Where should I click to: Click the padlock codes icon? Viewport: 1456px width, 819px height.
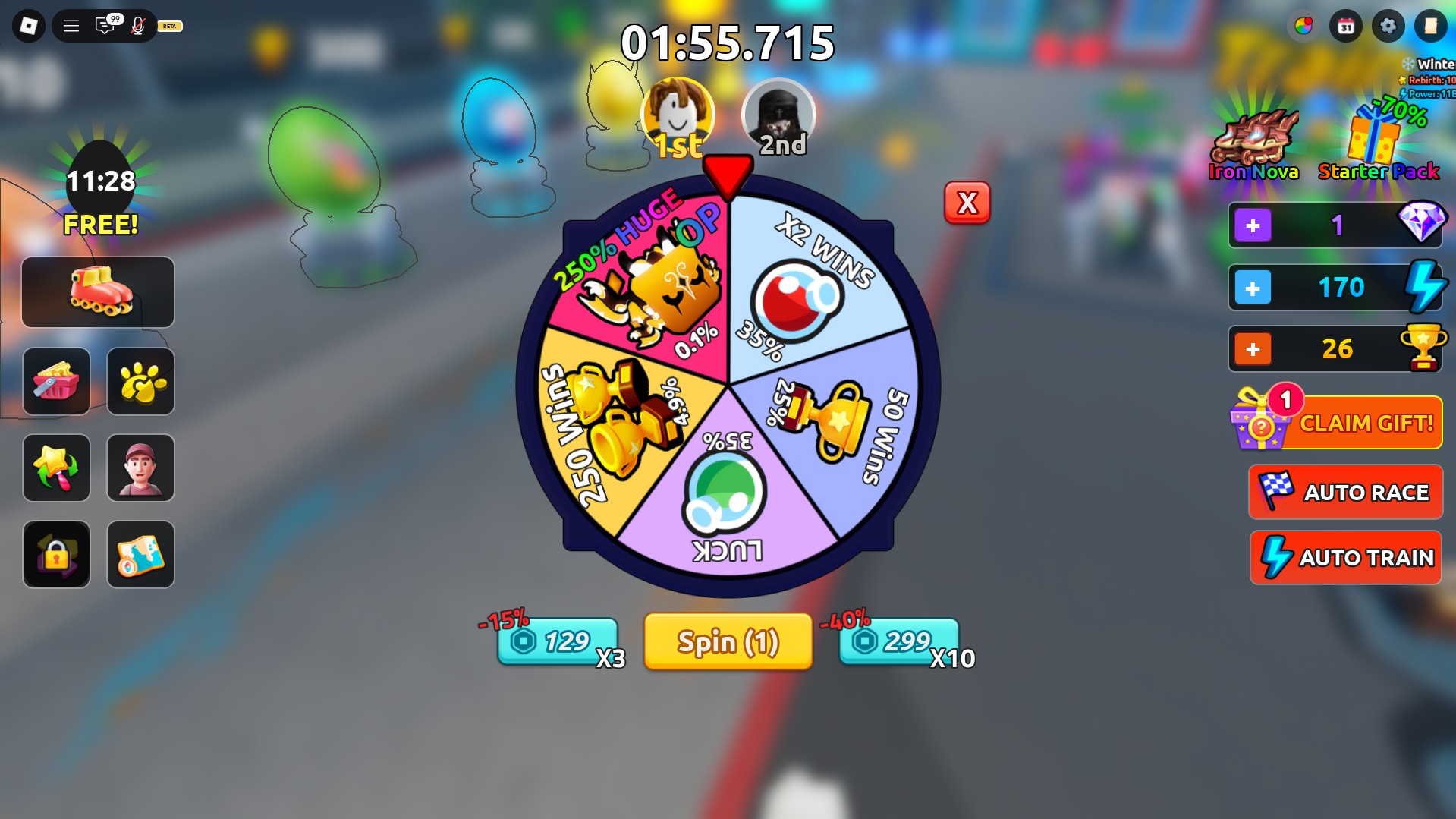point(56,555)
